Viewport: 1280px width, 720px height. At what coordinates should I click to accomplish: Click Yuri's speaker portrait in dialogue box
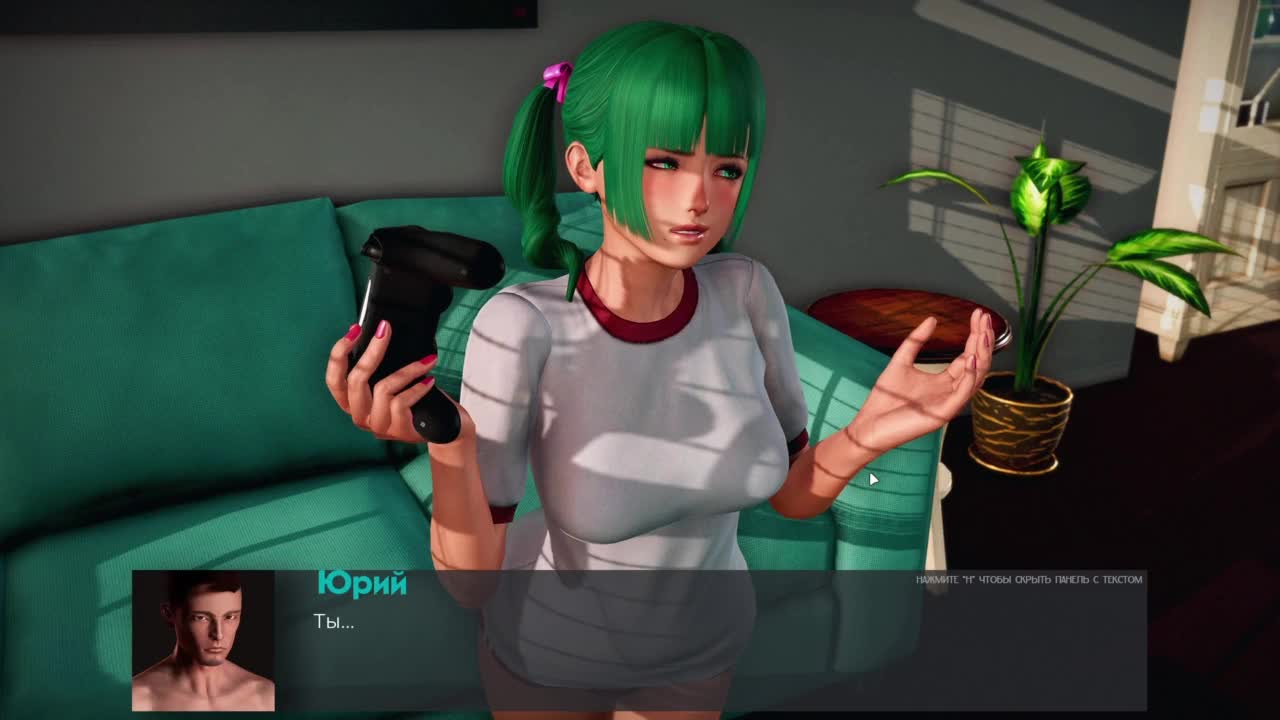tap(203, 641)
